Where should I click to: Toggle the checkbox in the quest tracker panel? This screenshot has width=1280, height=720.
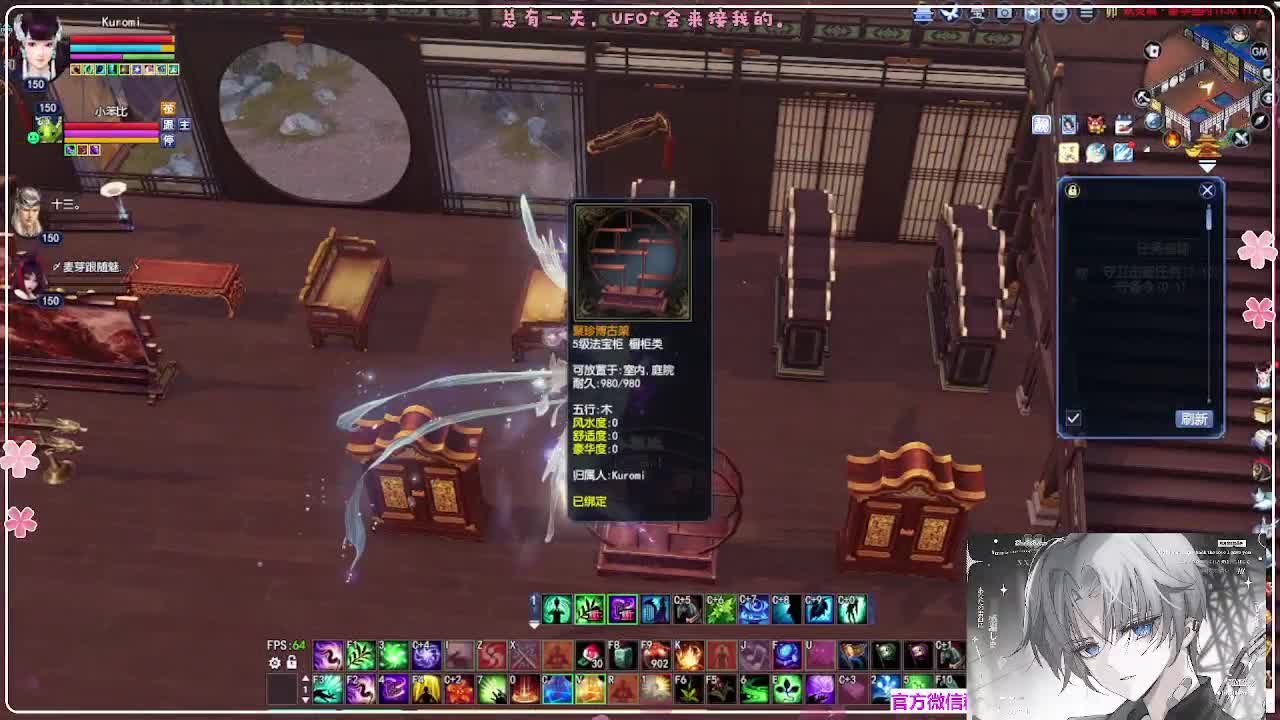1073,420
